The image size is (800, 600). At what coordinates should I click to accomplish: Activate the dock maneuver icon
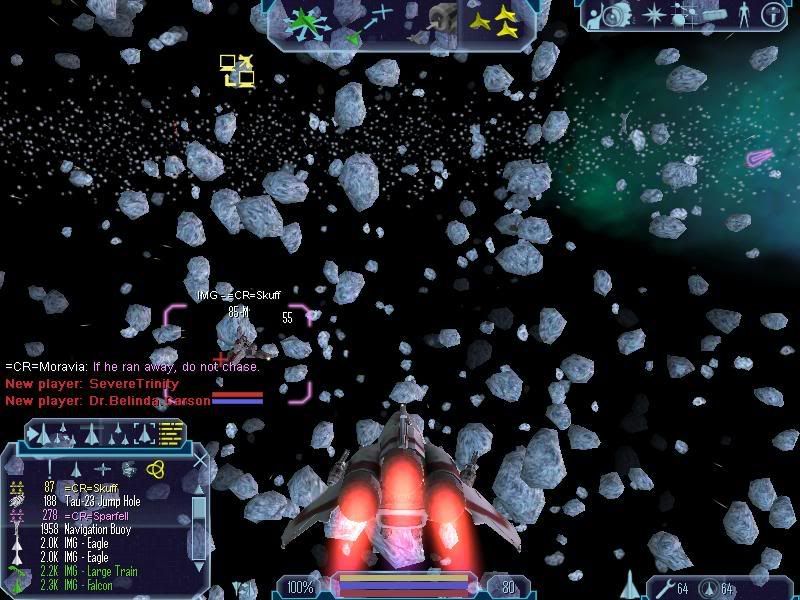coord(439,18)
